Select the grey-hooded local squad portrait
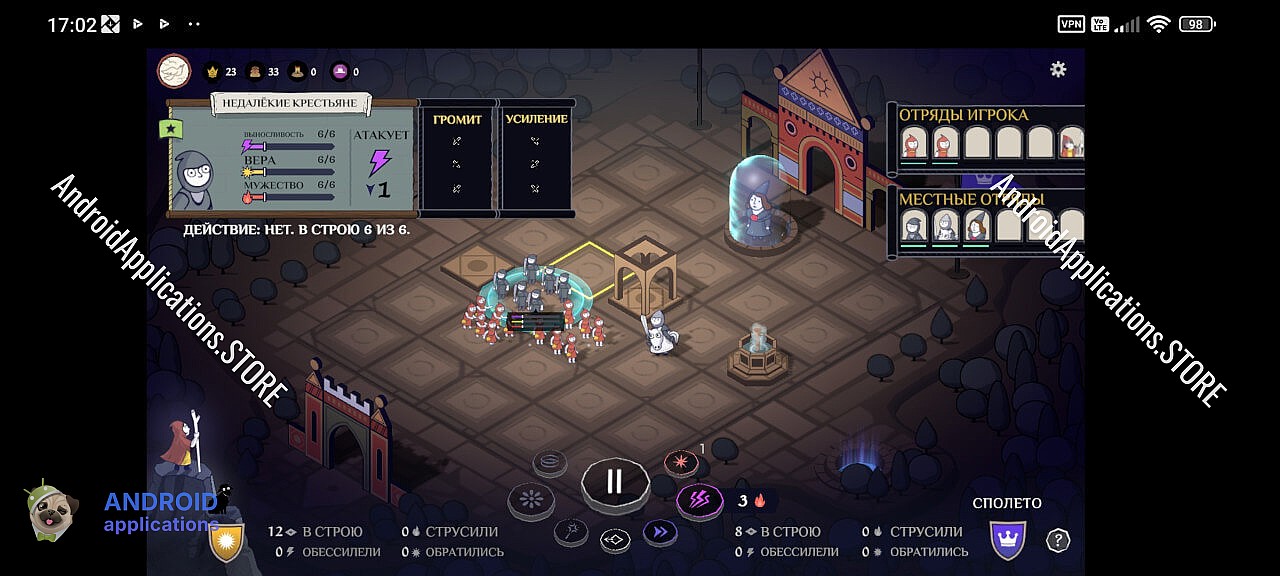The height and width of the screenshot is (576, 1280). [912, 226]
